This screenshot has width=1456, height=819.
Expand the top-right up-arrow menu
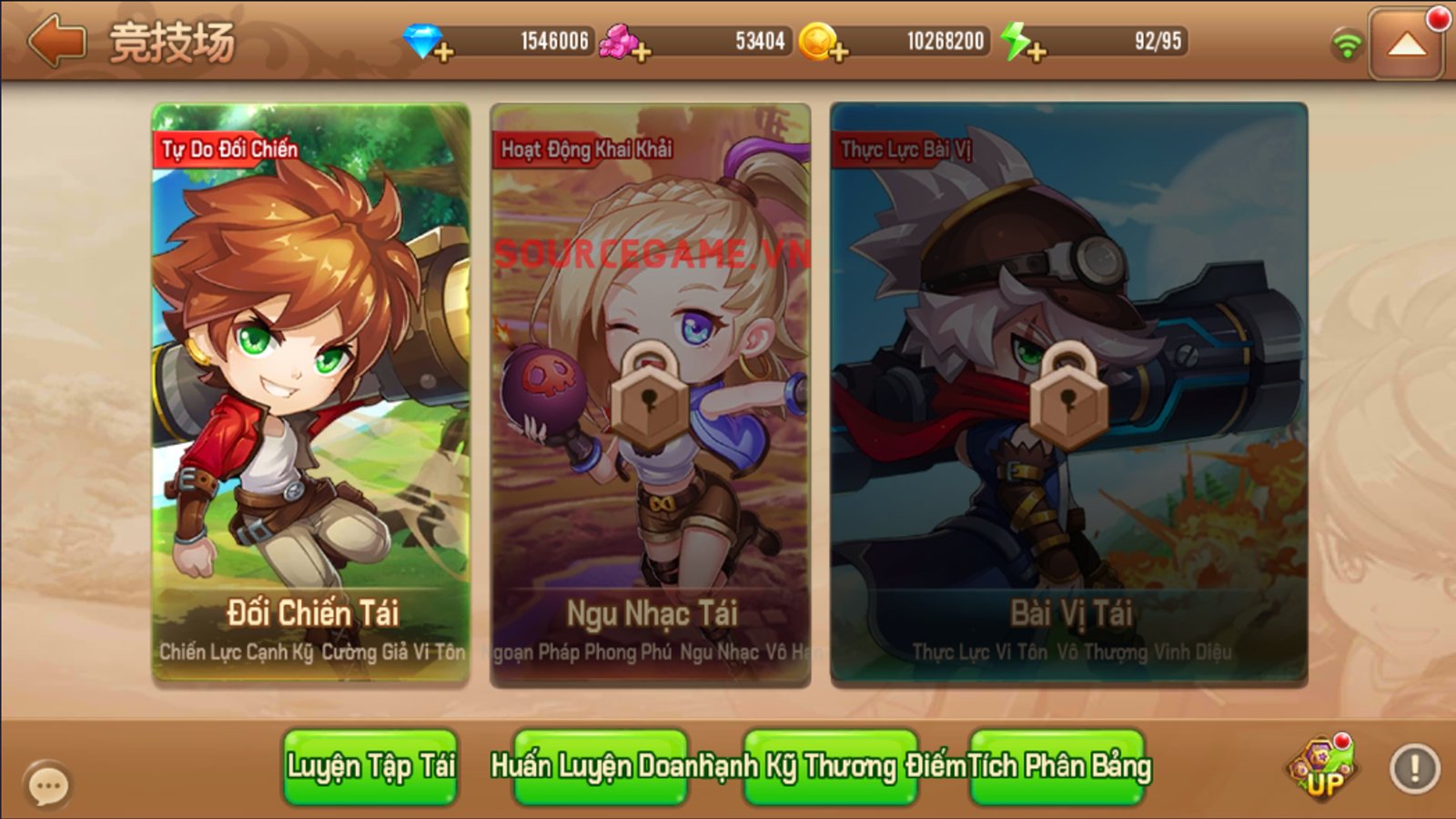point(1406,44)
